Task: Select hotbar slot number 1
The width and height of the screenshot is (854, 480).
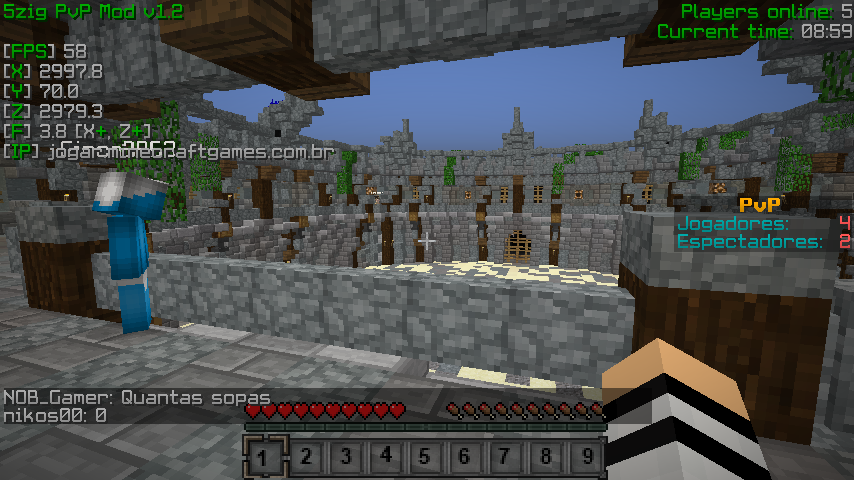Action: point(264,458)
